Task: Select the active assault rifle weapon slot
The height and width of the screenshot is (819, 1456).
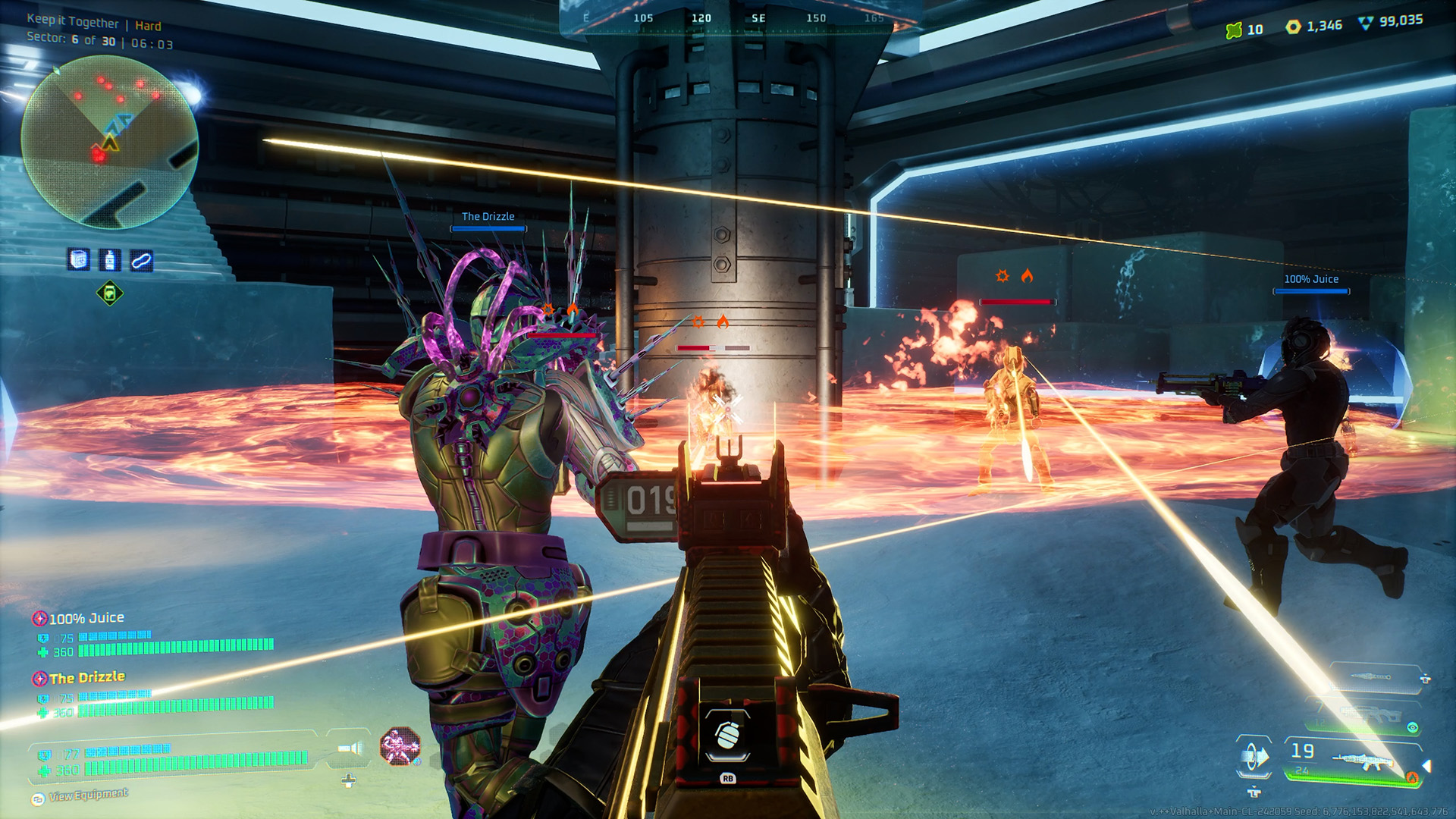Action: pyautogui.click(x=1357, y=760)
